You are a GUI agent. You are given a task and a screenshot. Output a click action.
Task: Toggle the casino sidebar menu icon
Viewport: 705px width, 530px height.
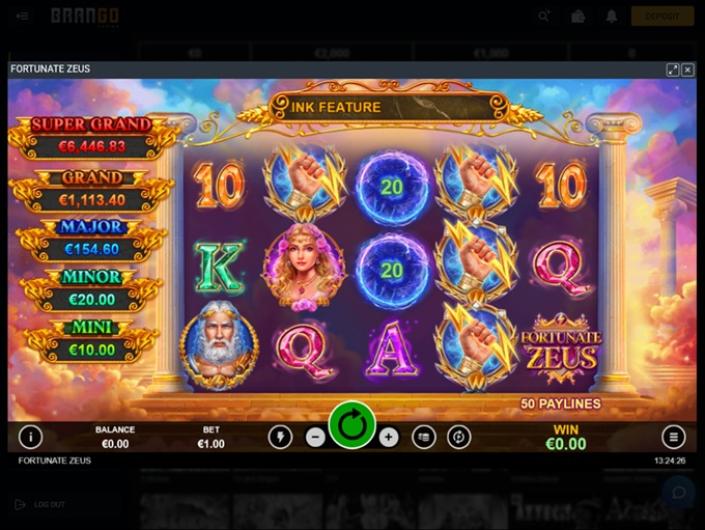point(22,16)
